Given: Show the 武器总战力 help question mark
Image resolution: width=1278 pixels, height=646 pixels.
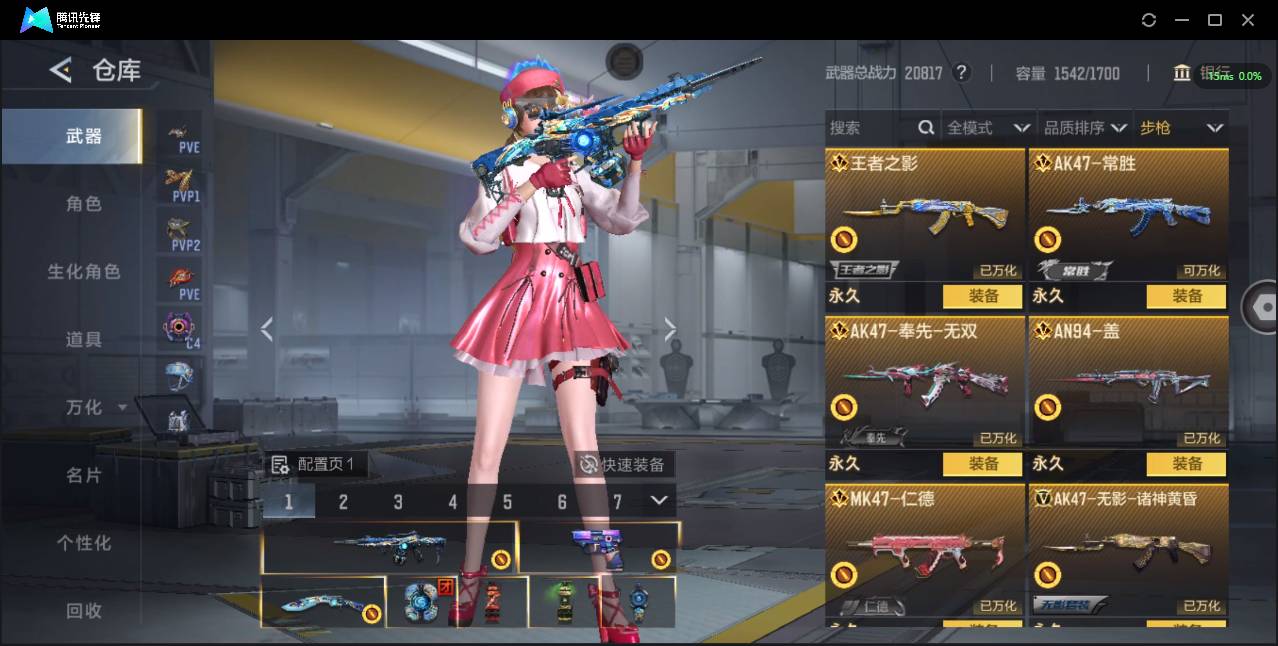Looking at the screenshot, I should click(962, 73).
